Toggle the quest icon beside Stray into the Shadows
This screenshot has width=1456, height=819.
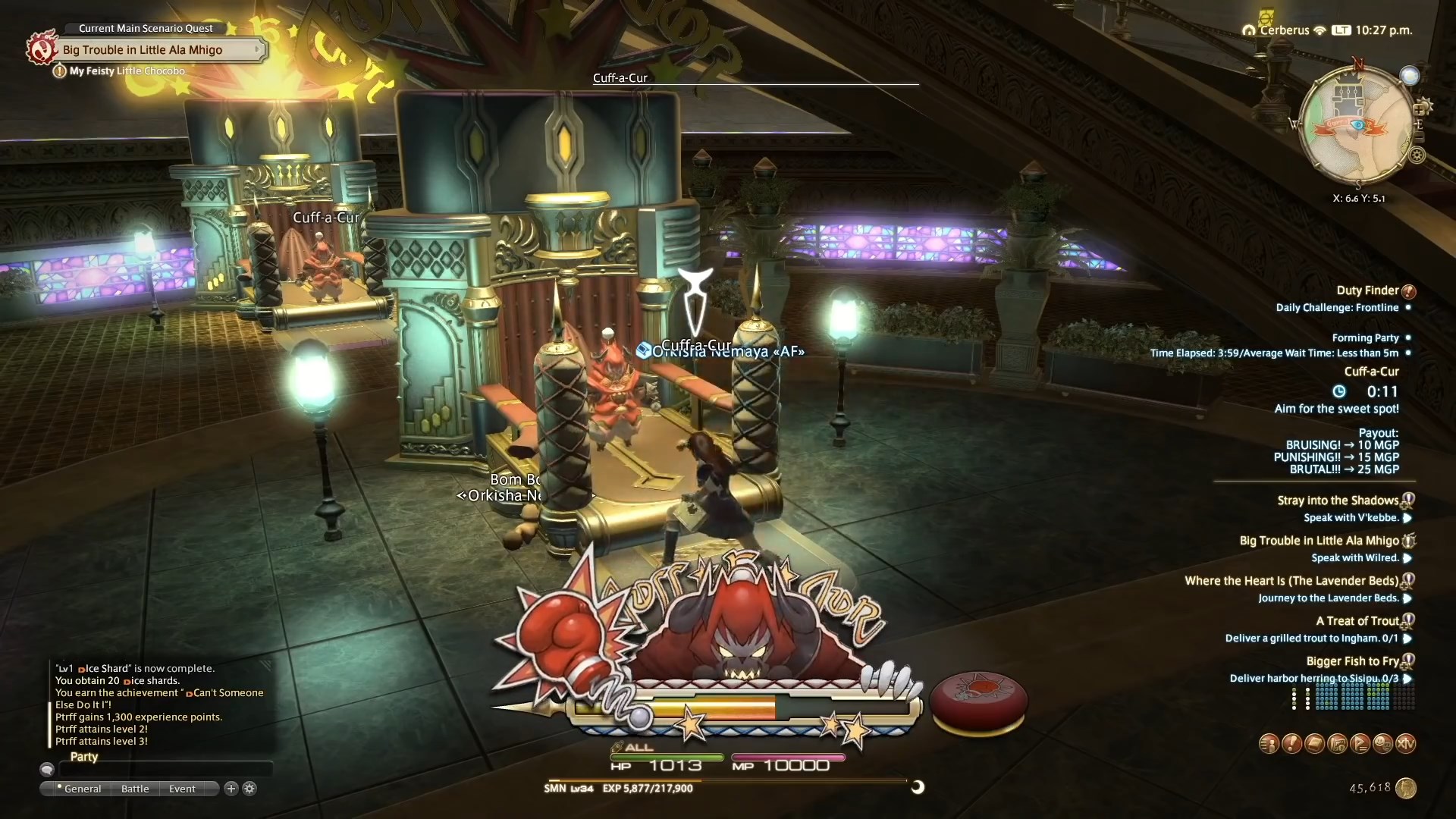(1408, 499)
